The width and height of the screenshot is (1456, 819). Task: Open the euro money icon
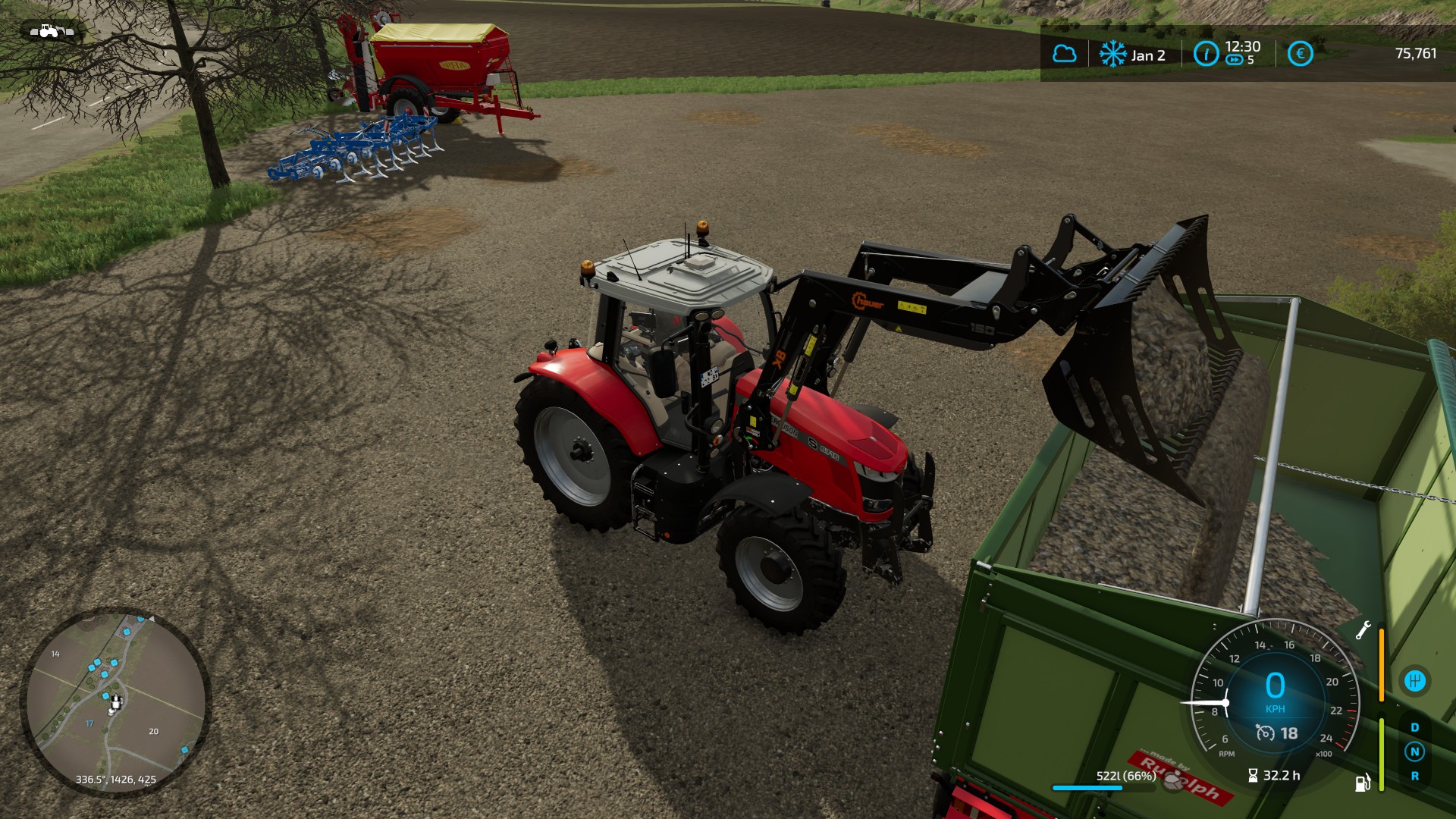(1300, 54)
